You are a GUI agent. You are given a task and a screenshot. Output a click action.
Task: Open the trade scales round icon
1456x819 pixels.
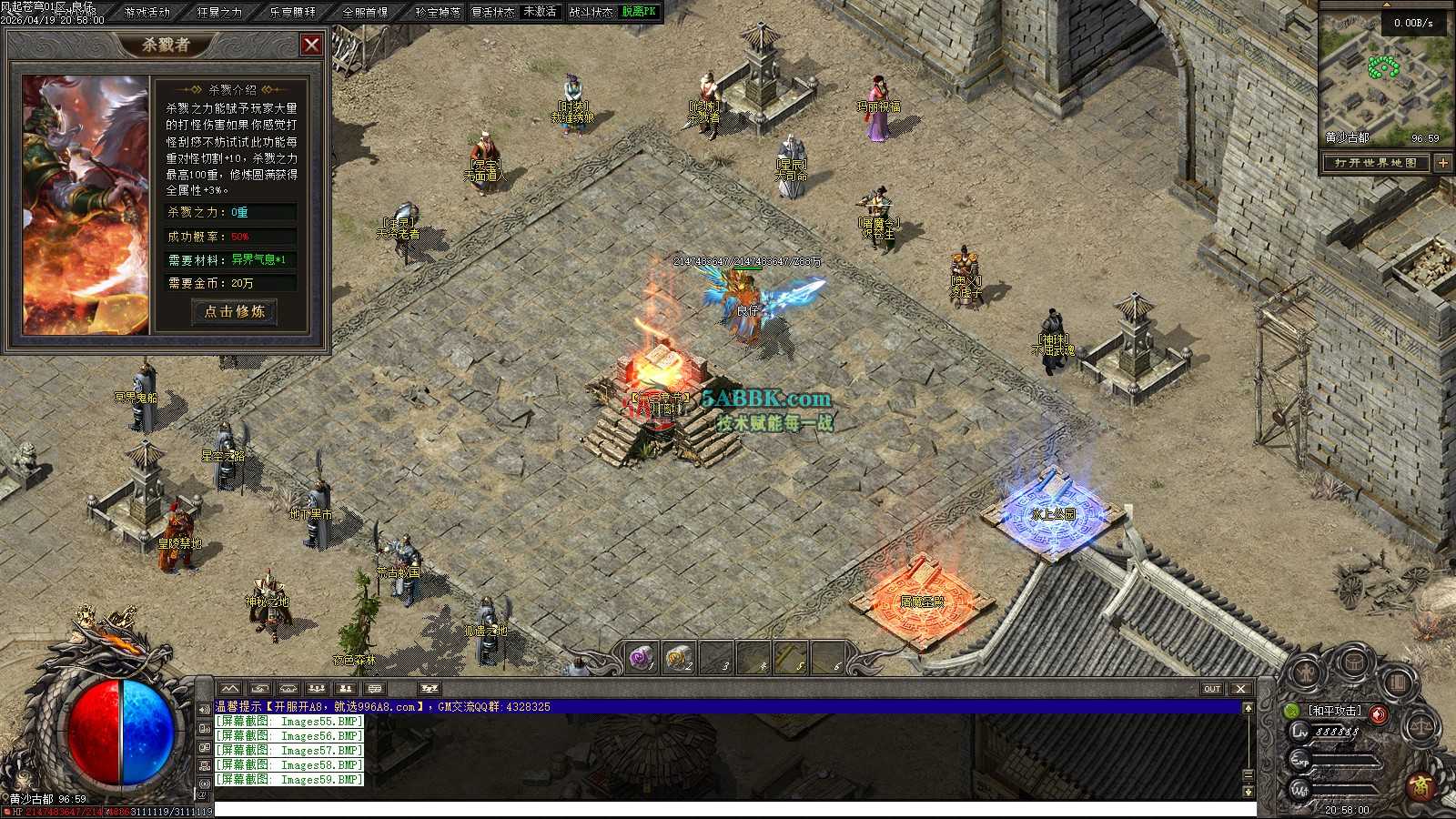tap(1421, 728)
